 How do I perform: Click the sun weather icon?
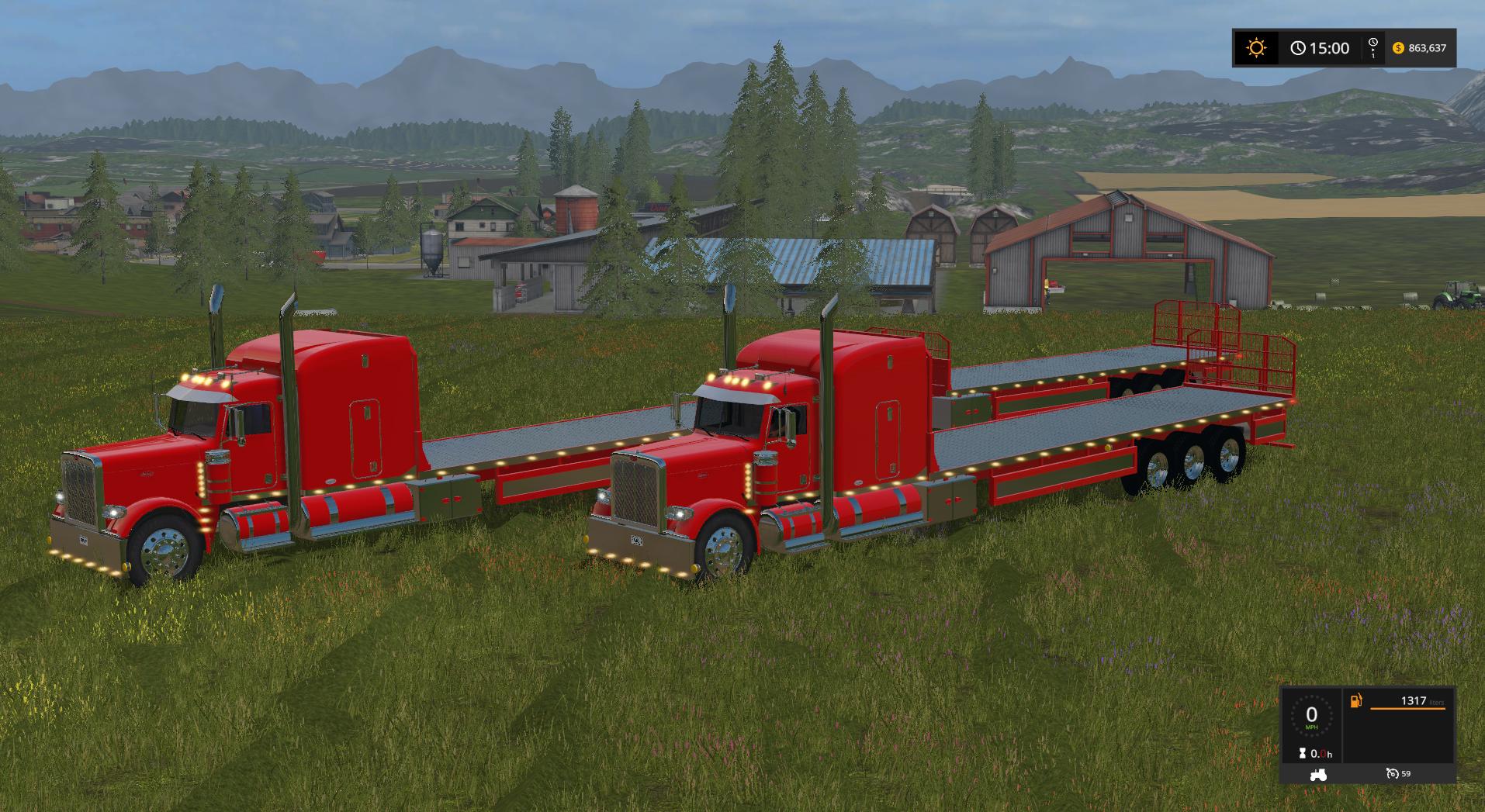point(1255,48)
